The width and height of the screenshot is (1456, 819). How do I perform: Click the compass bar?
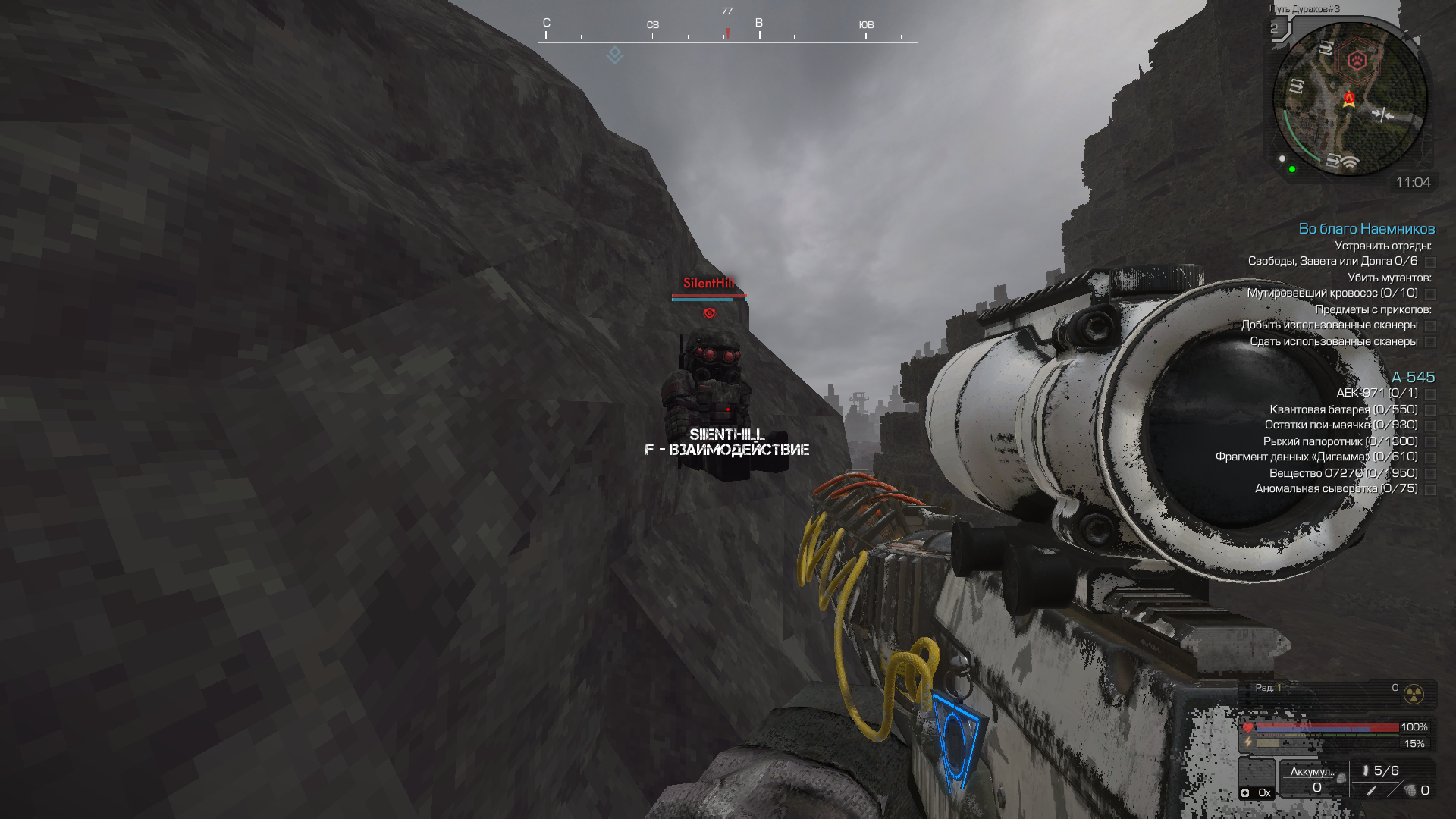point(727,34)
